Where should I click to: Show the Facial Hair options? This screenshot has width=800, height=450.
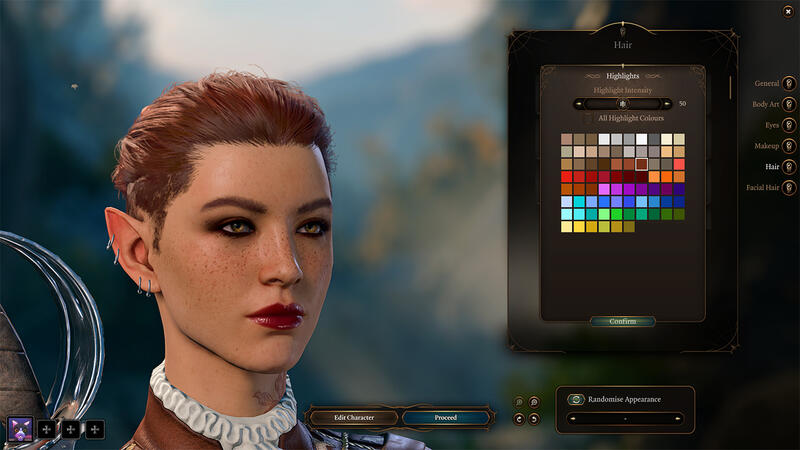coord(789,187)
